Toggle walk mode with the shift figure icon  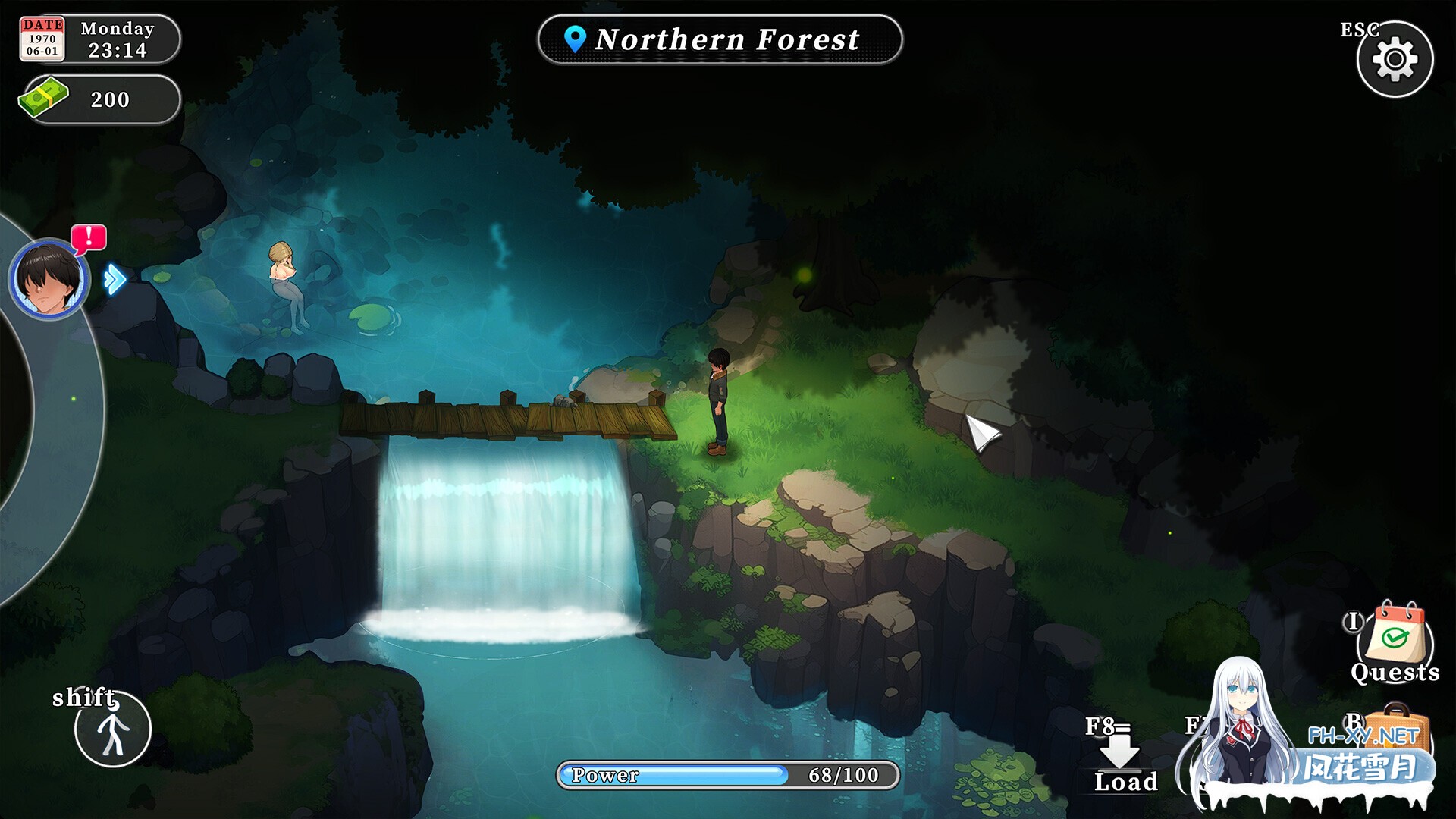[x=112, y=728]
